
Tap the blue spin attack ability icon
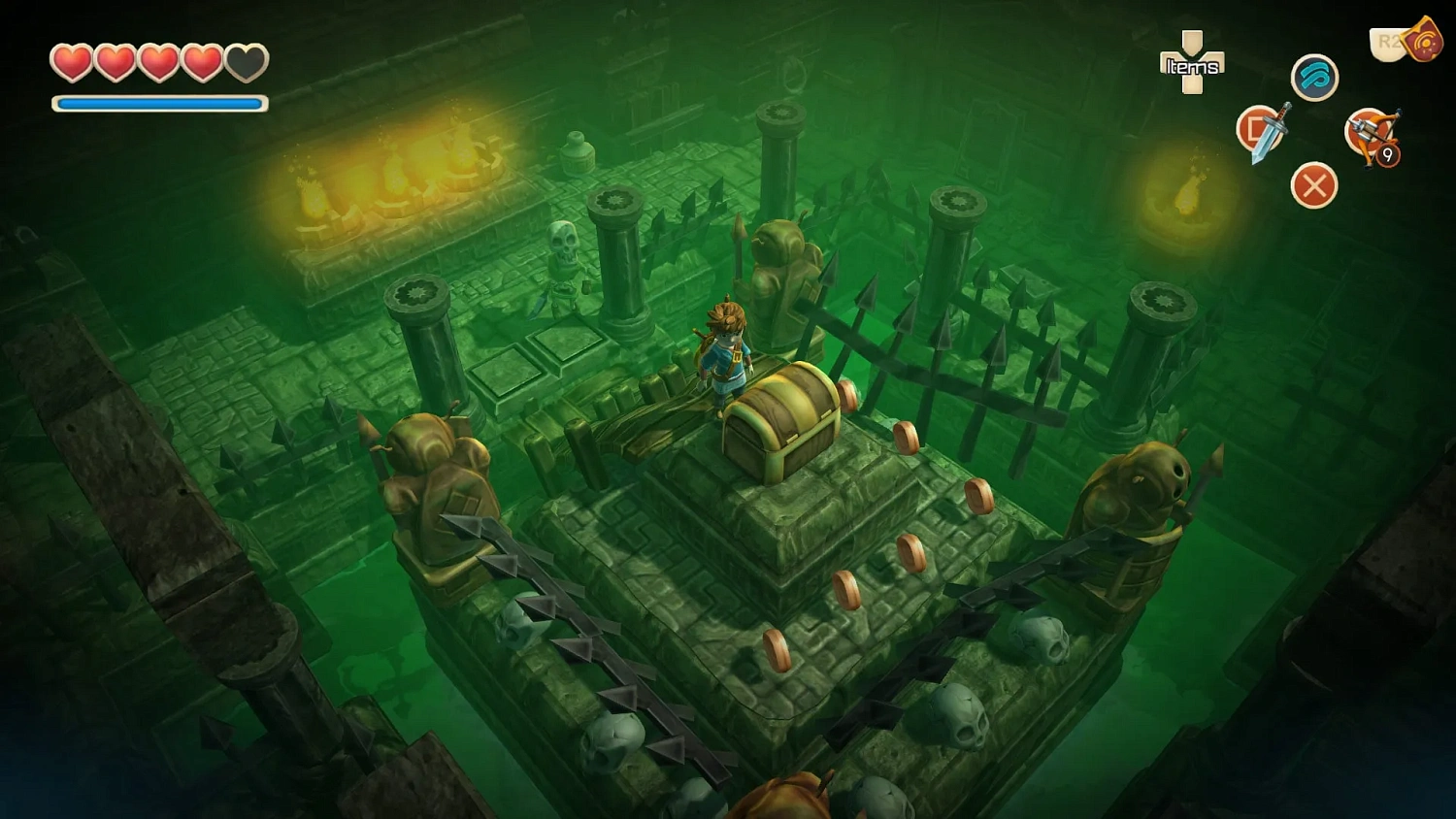click(1315, 78)
